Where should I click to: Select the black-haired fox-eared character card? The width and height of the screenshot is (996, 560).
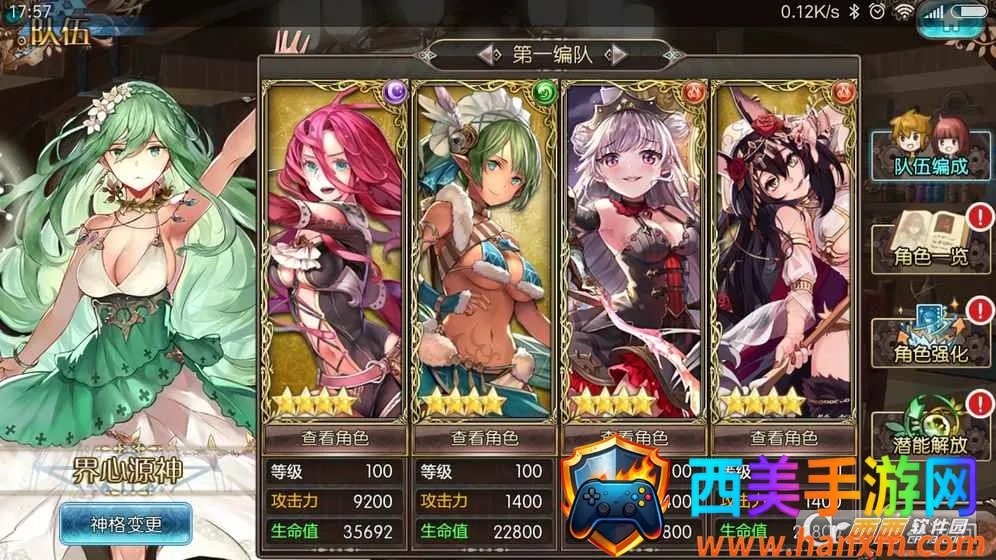pyautogui.click(x=784, y=250)
